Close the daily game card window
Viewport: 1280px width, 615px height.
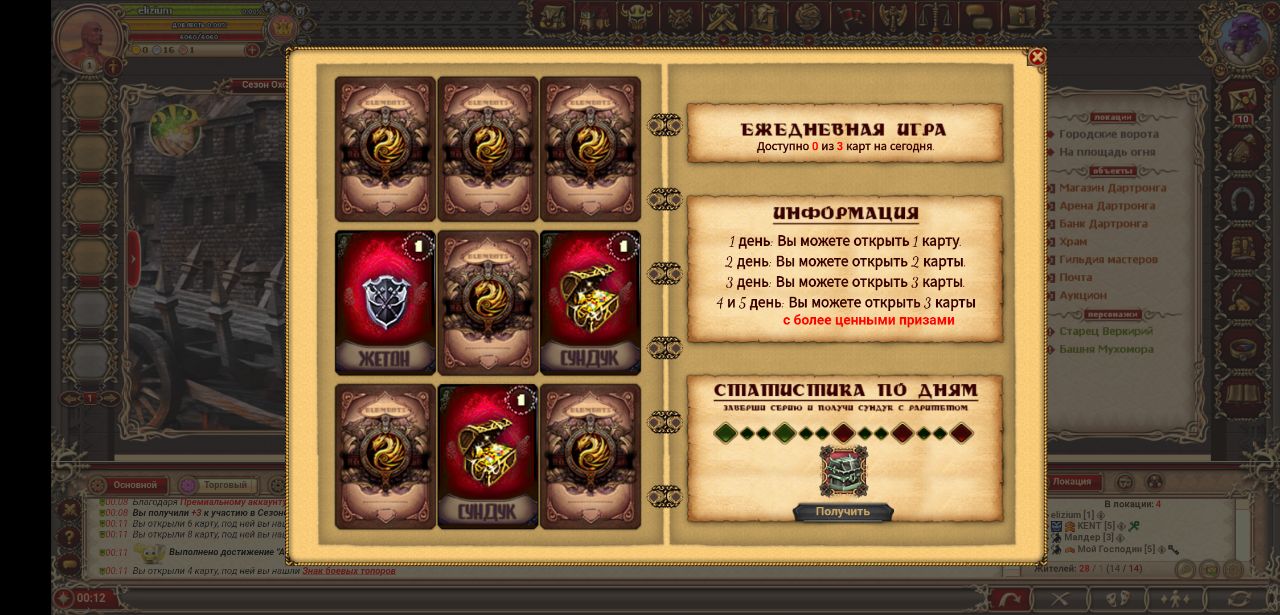(1037, 58)
